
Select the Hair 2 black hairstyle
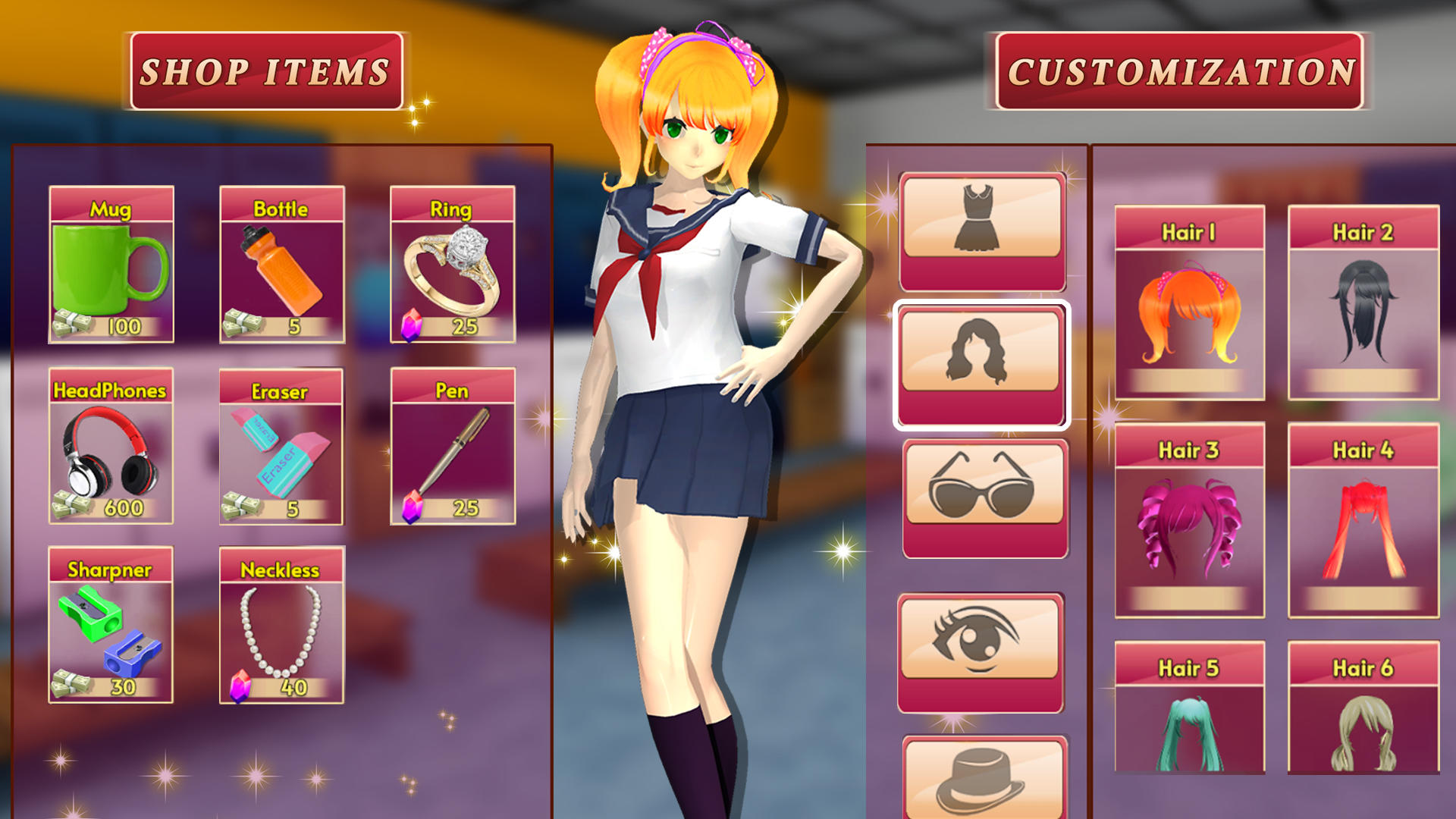coord(1365,303)
